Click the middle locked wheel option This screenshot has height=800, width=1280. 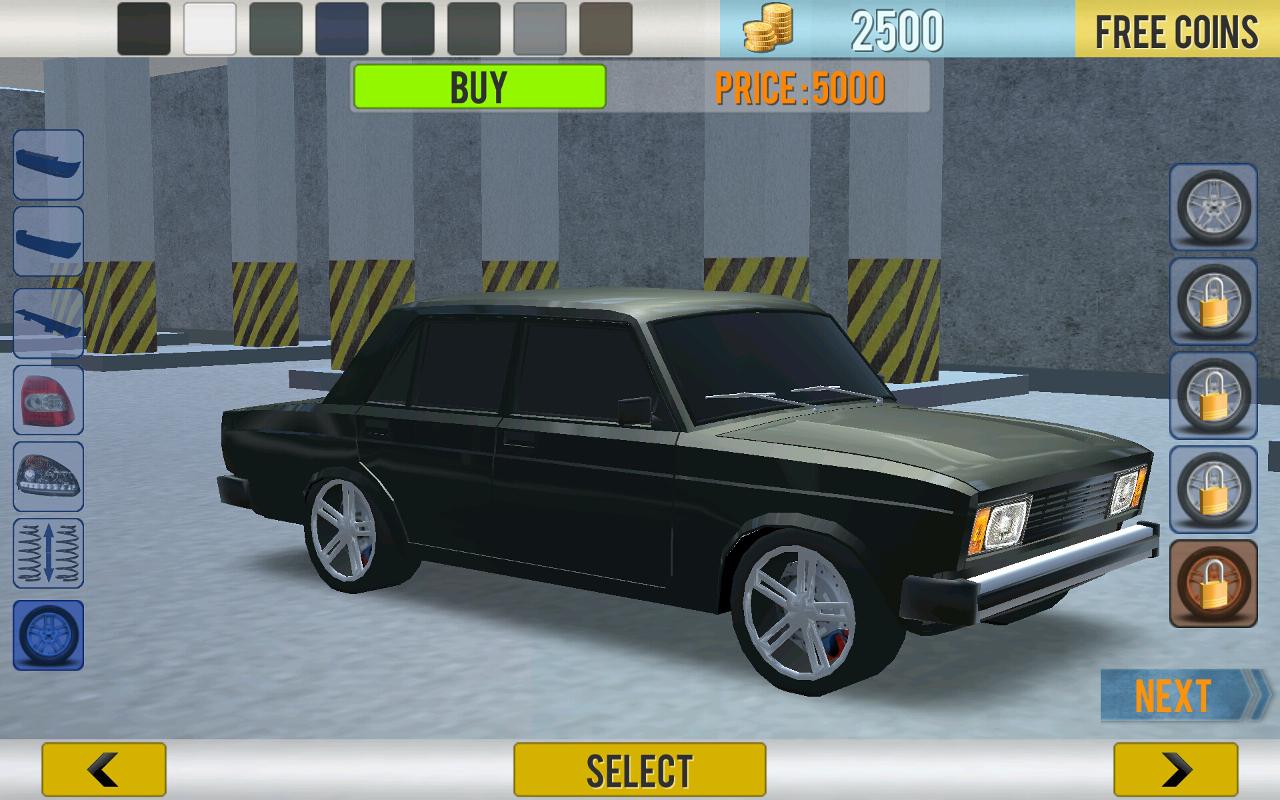point(1212,395)
